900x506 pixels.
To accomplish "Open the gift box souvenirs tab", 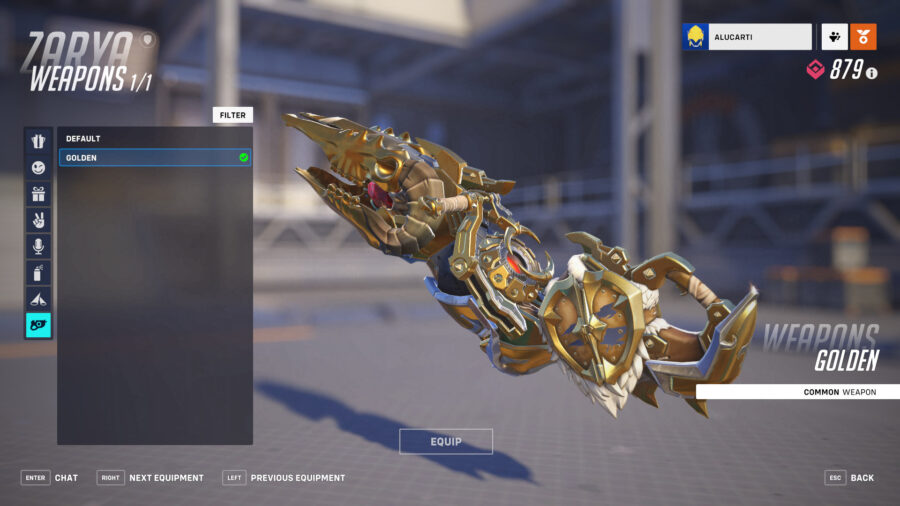I will point(38,194).
